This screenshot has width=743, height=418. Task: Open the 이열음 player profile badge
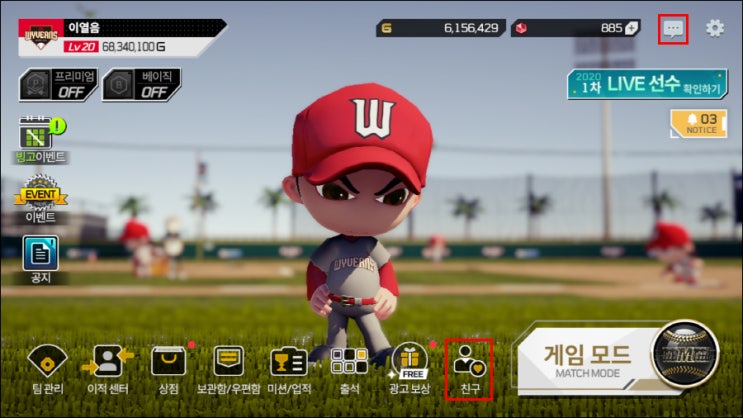(120, 38)
